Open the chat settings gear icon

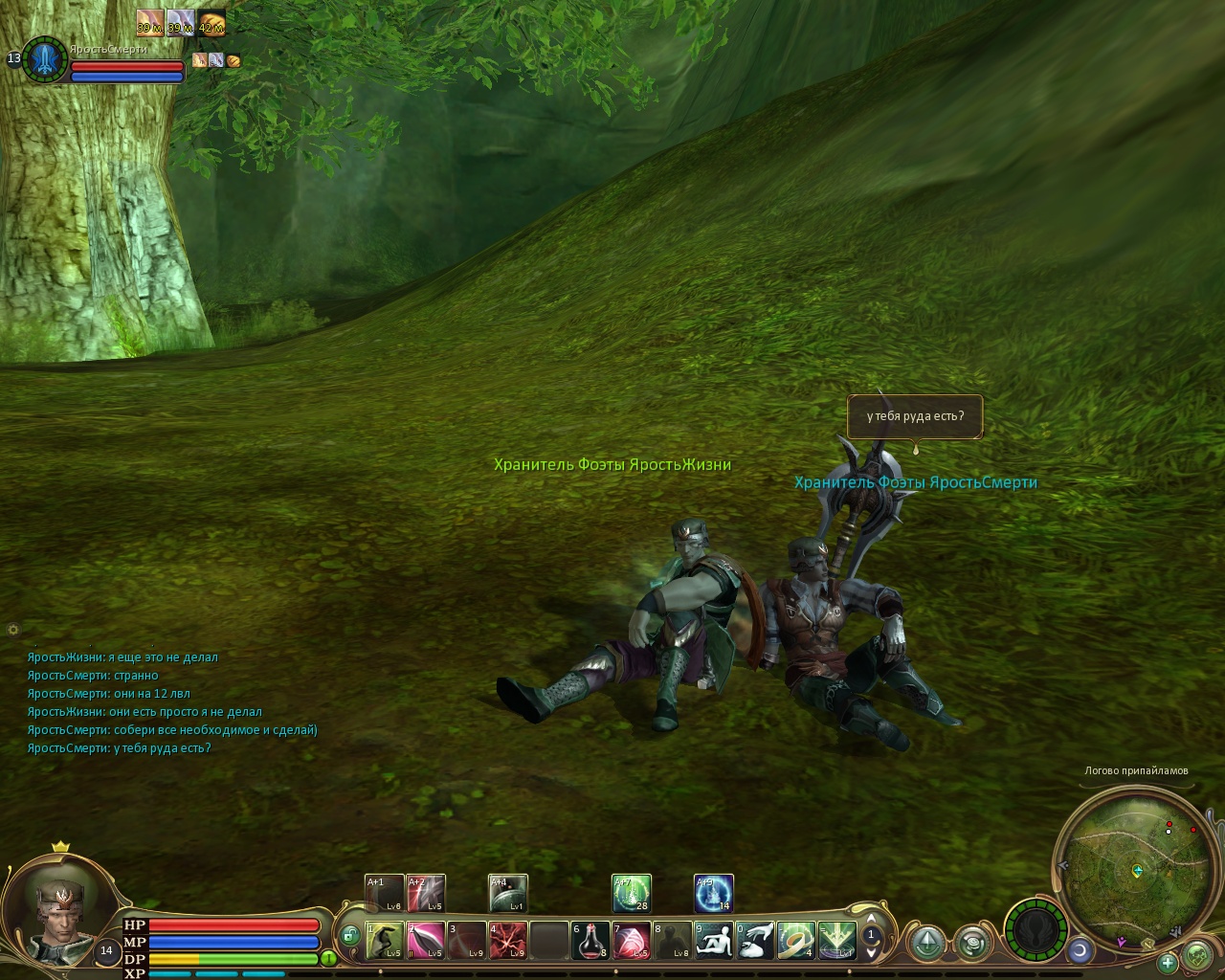(13, 630)
